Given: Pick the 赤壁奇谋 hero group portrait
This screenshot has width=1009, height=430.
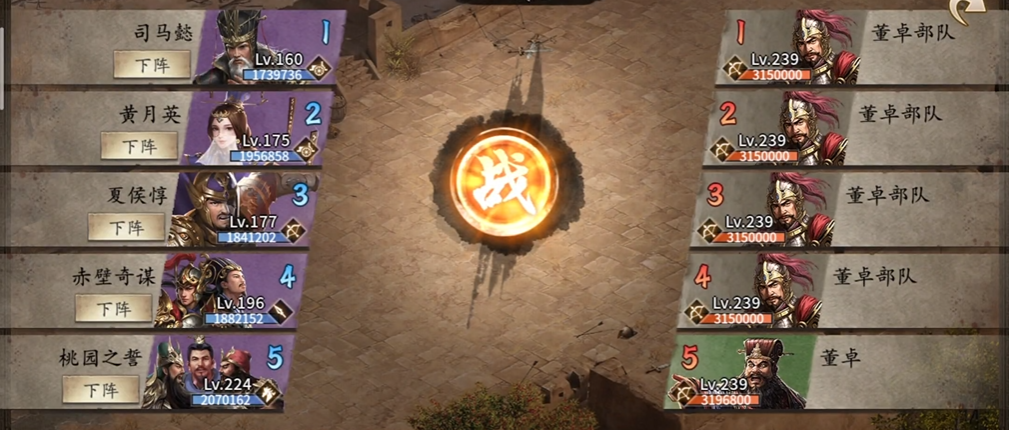Looking at the screenshot, I should pyautogui.click(x=200, y=288).
